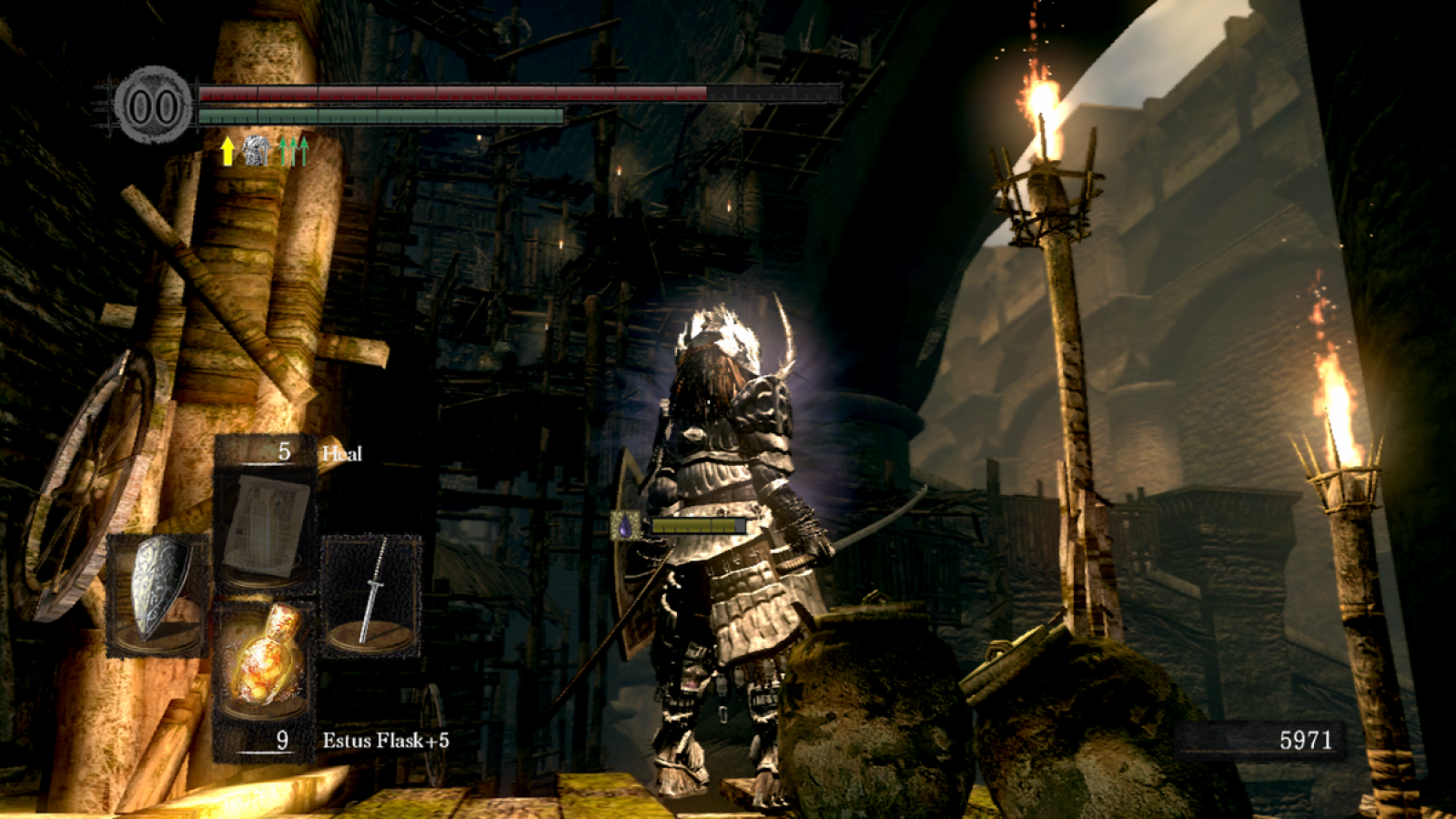Click the humanity counter emblem
This screenshot has height=819, width=1456.
153,106
